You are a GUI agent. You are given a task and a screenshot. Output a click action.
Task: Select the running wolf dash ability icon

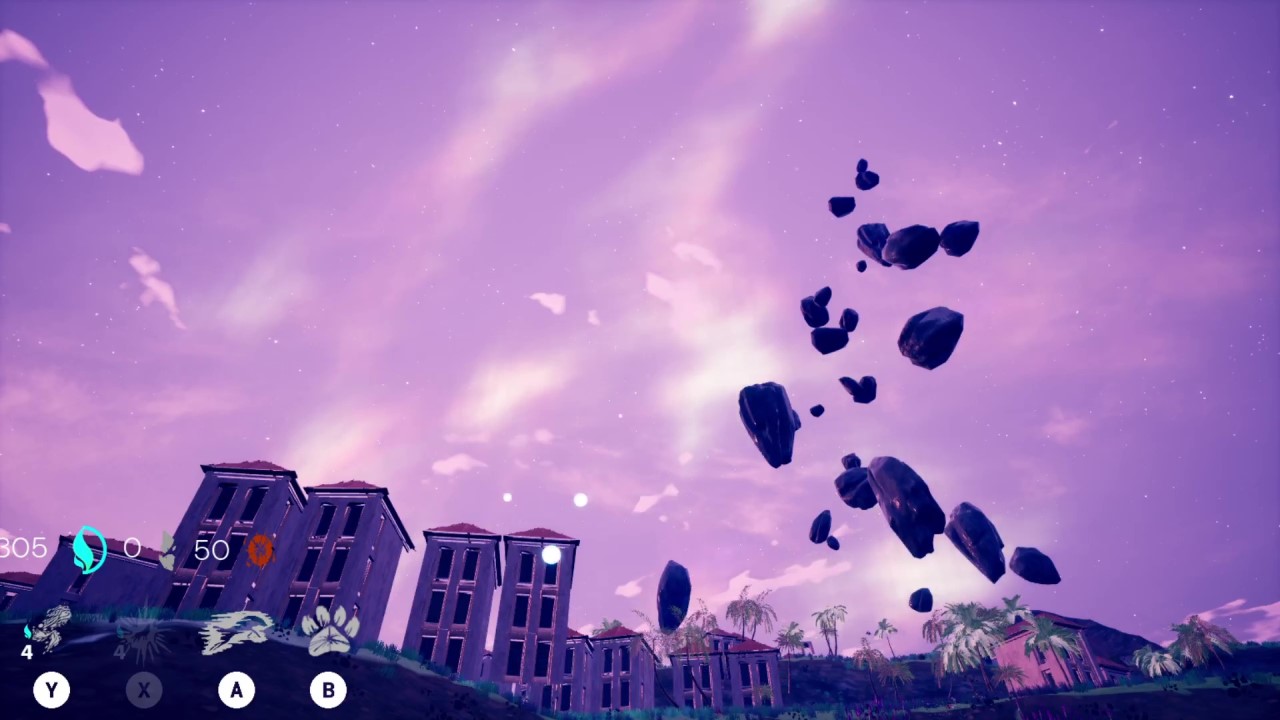(x=235, y=630)
